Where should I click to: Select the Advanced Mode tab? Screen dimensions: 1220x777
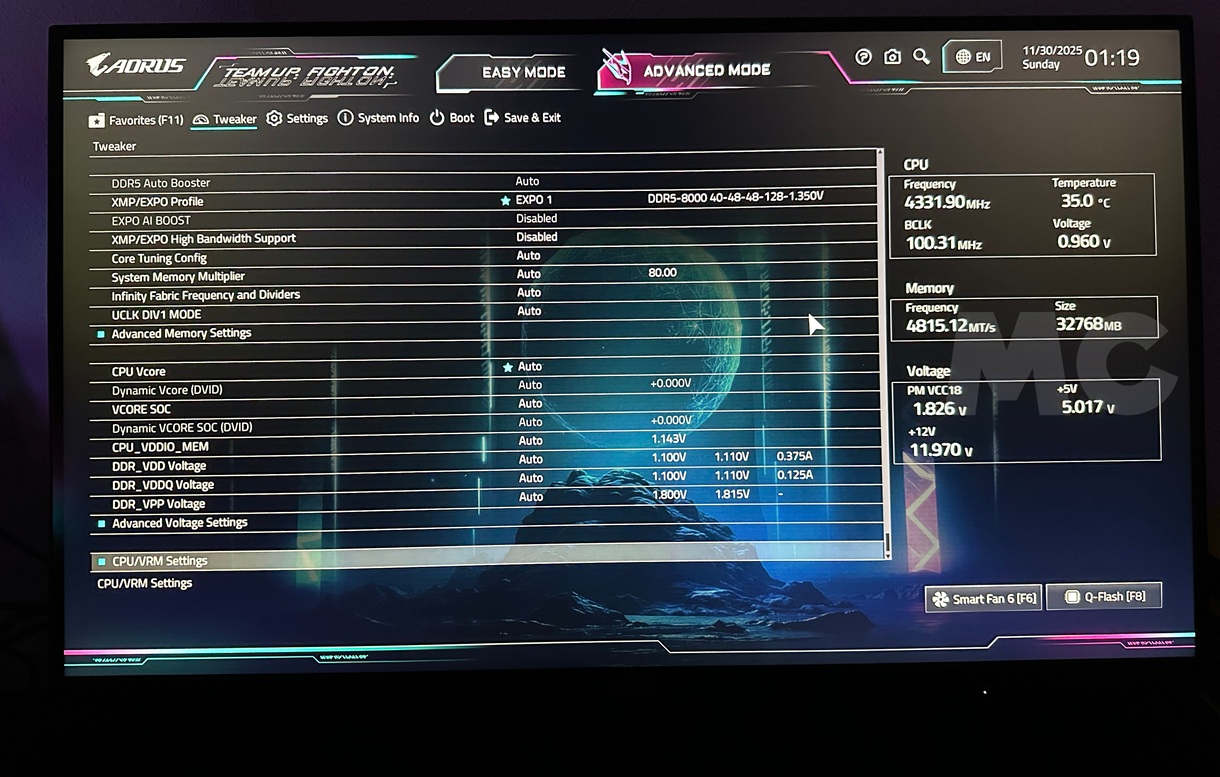click(x=706, y=71)
